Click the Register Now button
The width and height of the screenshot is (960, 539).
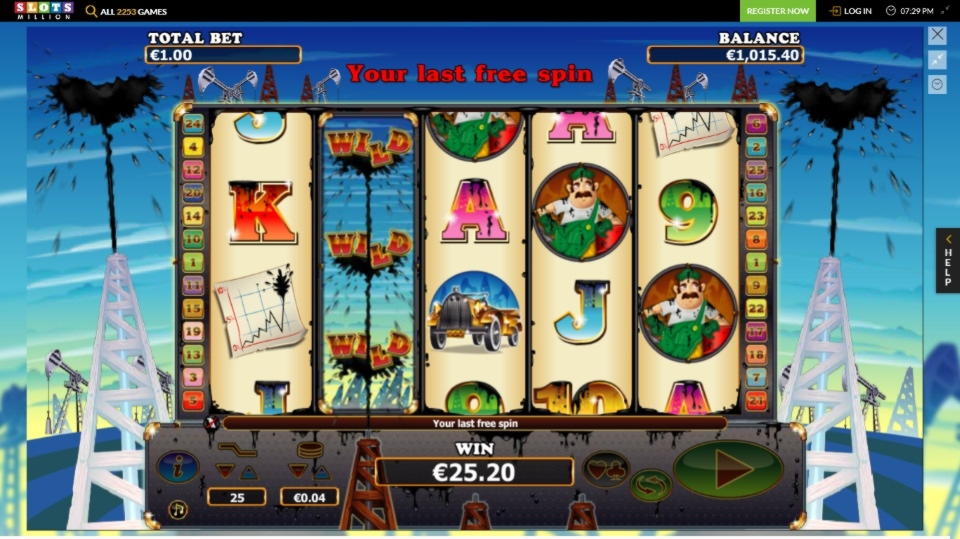(777, 11)
